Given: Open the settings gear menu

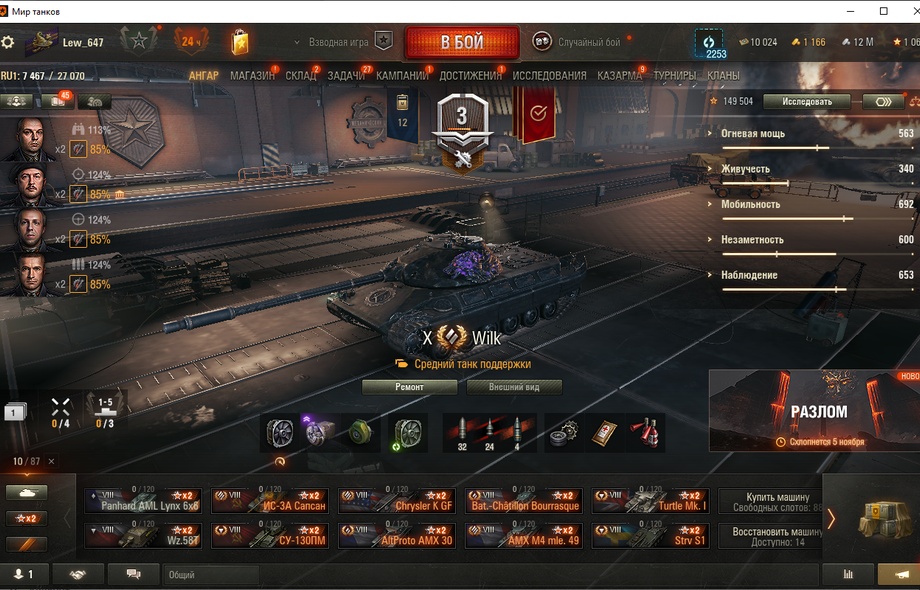Looking at the screenshot, I should tap(8, 43).
